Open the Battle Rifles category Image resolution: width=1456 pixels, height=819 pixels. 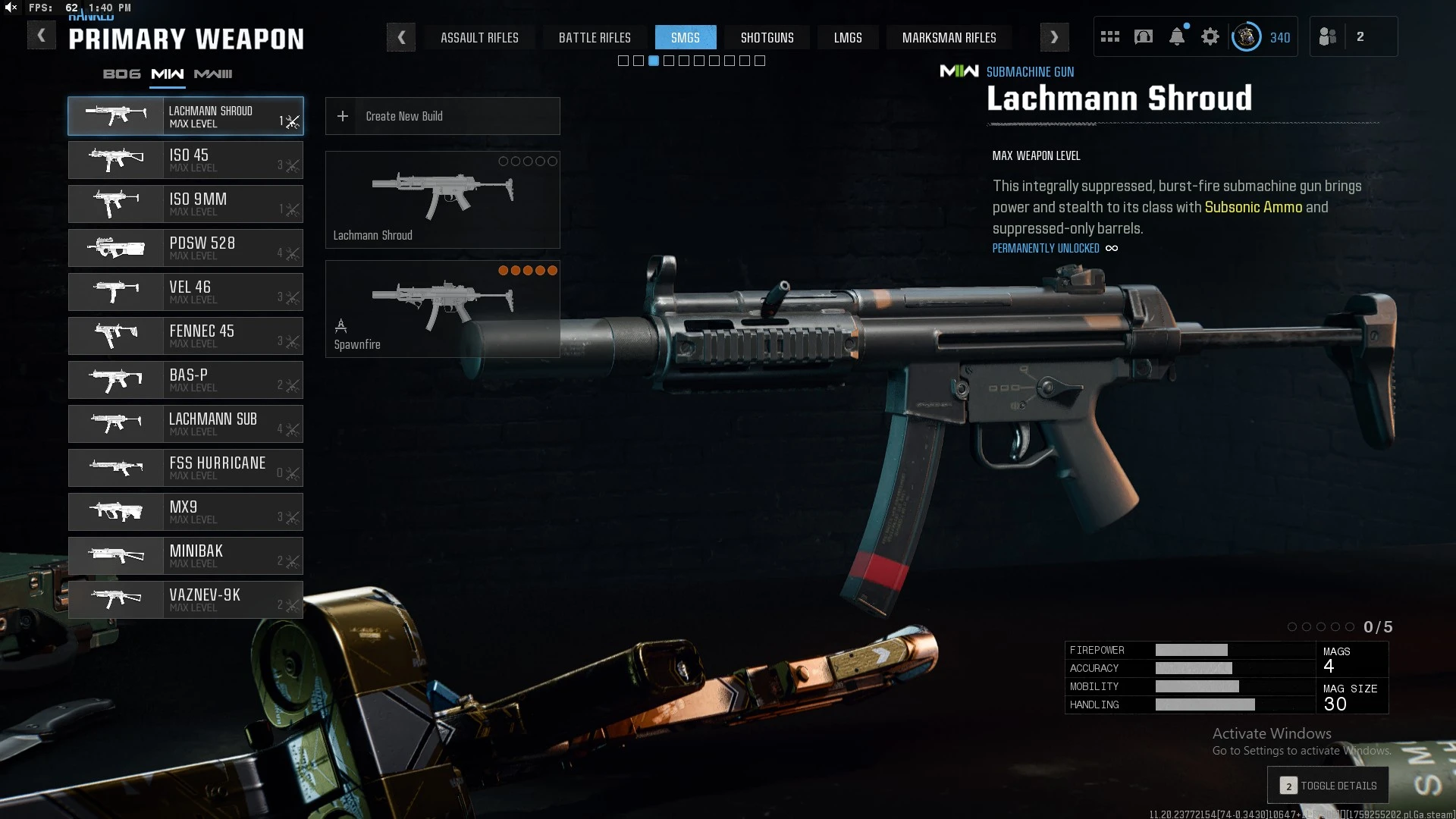(595, 37)
